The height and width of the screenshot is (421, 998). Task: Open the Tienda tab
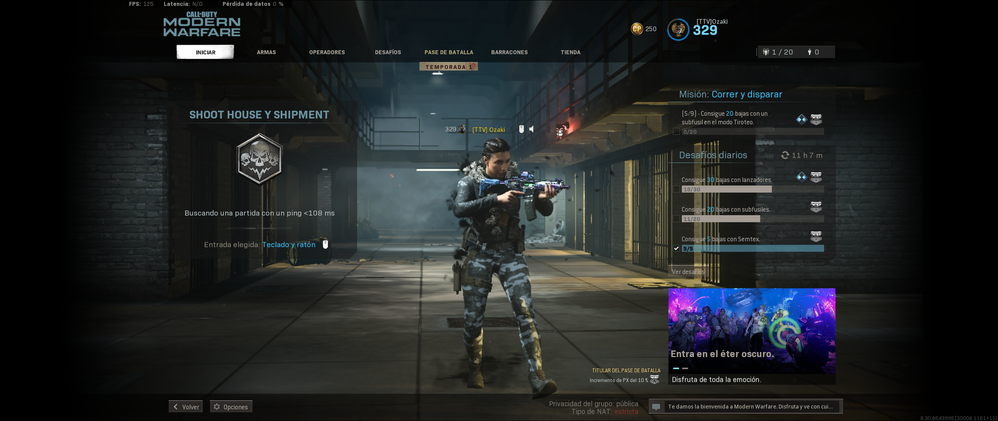(x=570, y=52)
